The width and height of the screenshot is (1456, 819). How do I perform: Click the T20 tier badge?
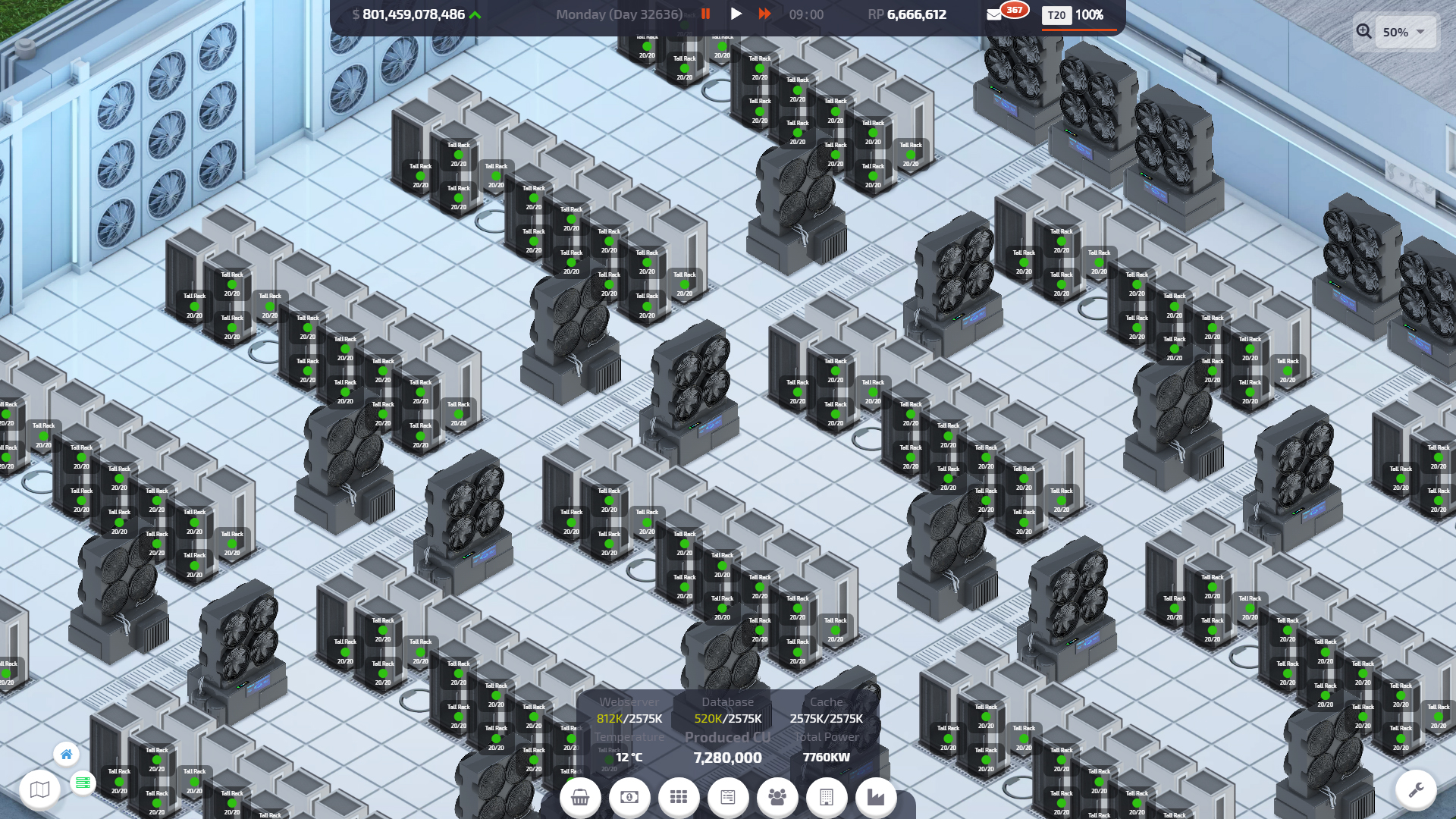click(x=1056, y=15)
